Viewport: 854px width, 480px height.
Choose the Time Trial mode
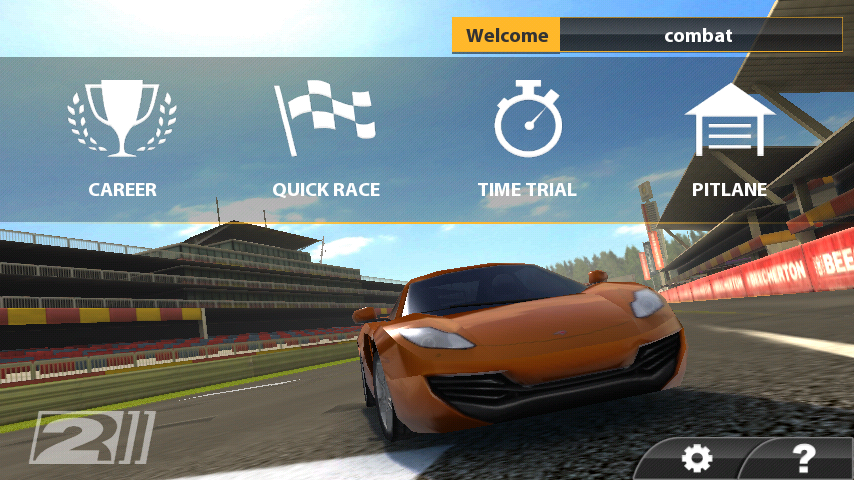click(x=527, y=139)
